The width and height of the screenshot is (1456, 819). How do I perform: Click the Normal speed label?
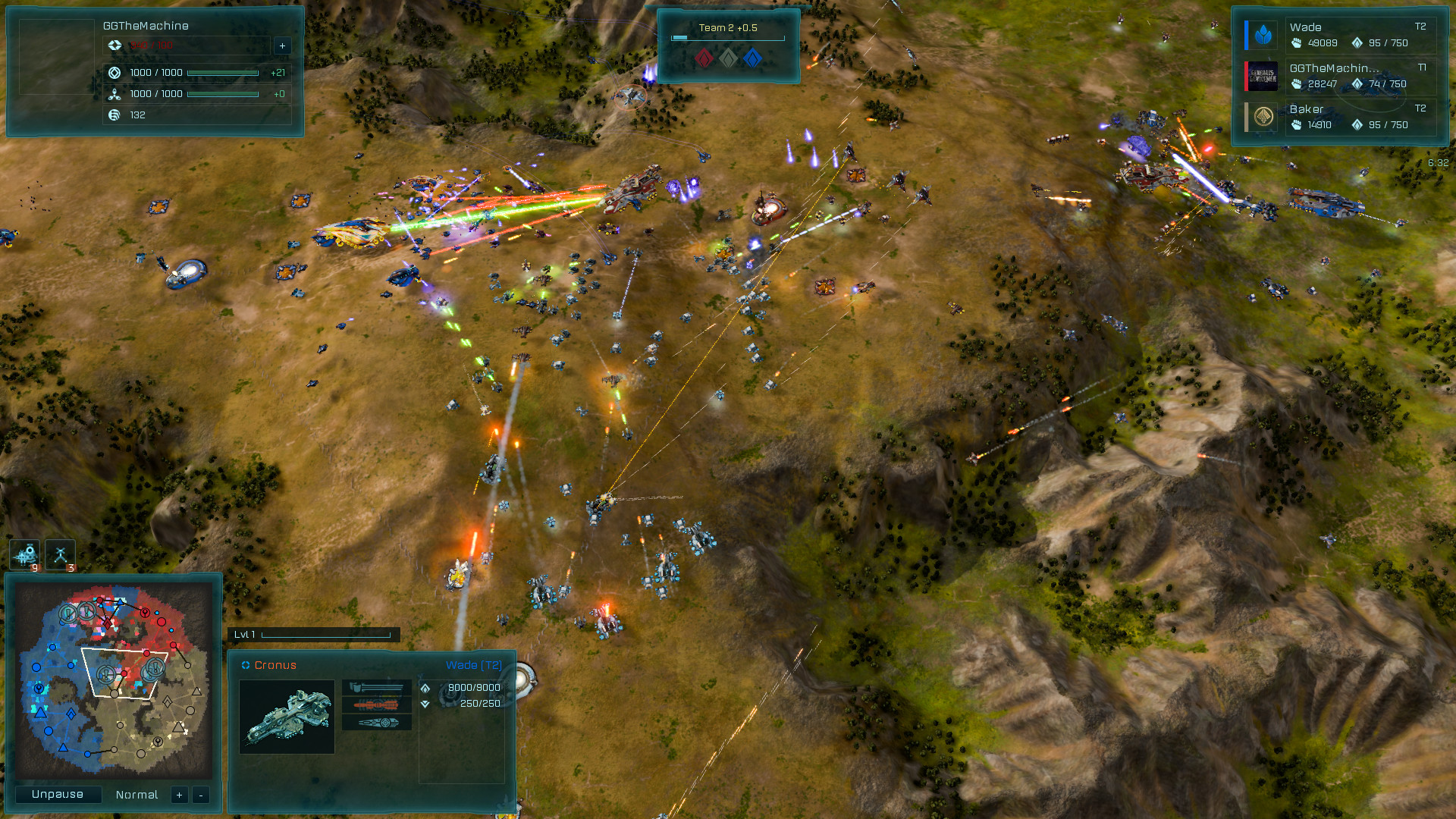click(x=136, y=795)
